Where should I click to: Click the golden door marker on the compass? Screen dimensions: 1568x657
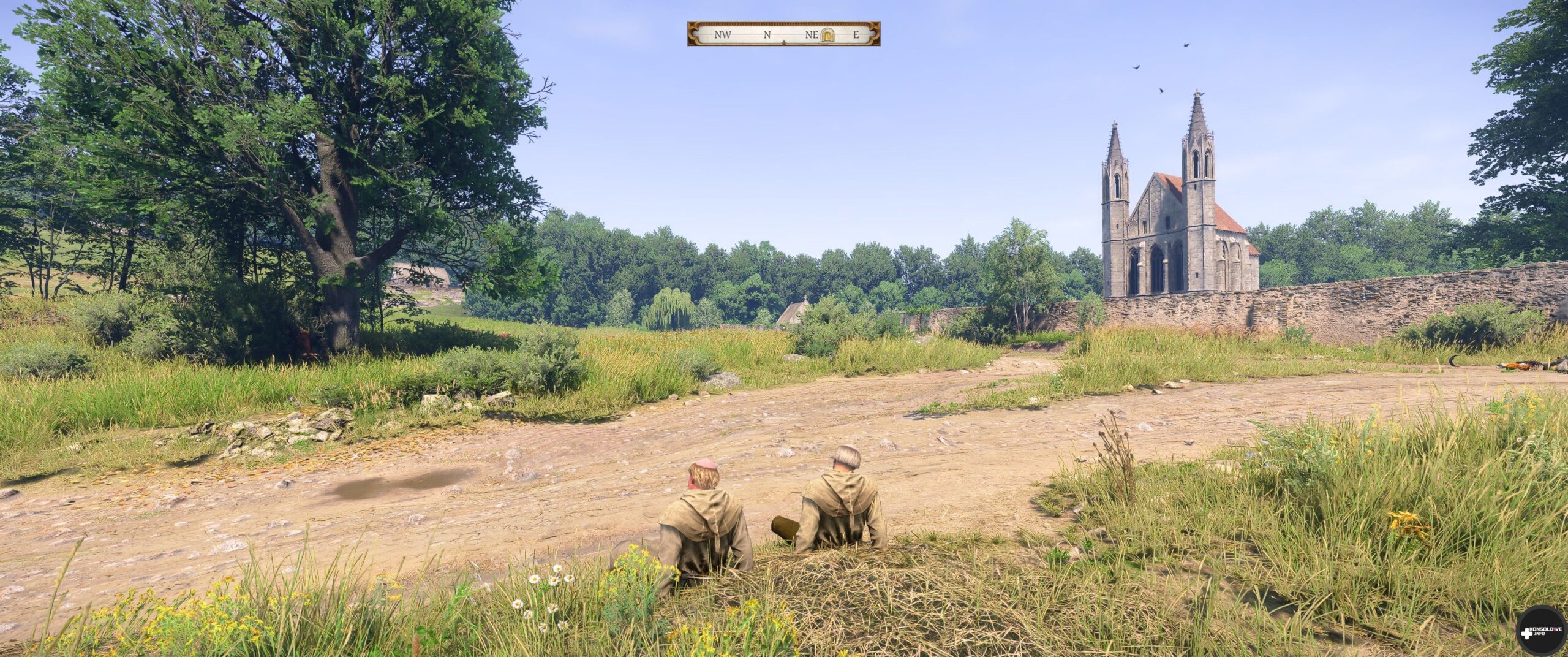point(827,34)
